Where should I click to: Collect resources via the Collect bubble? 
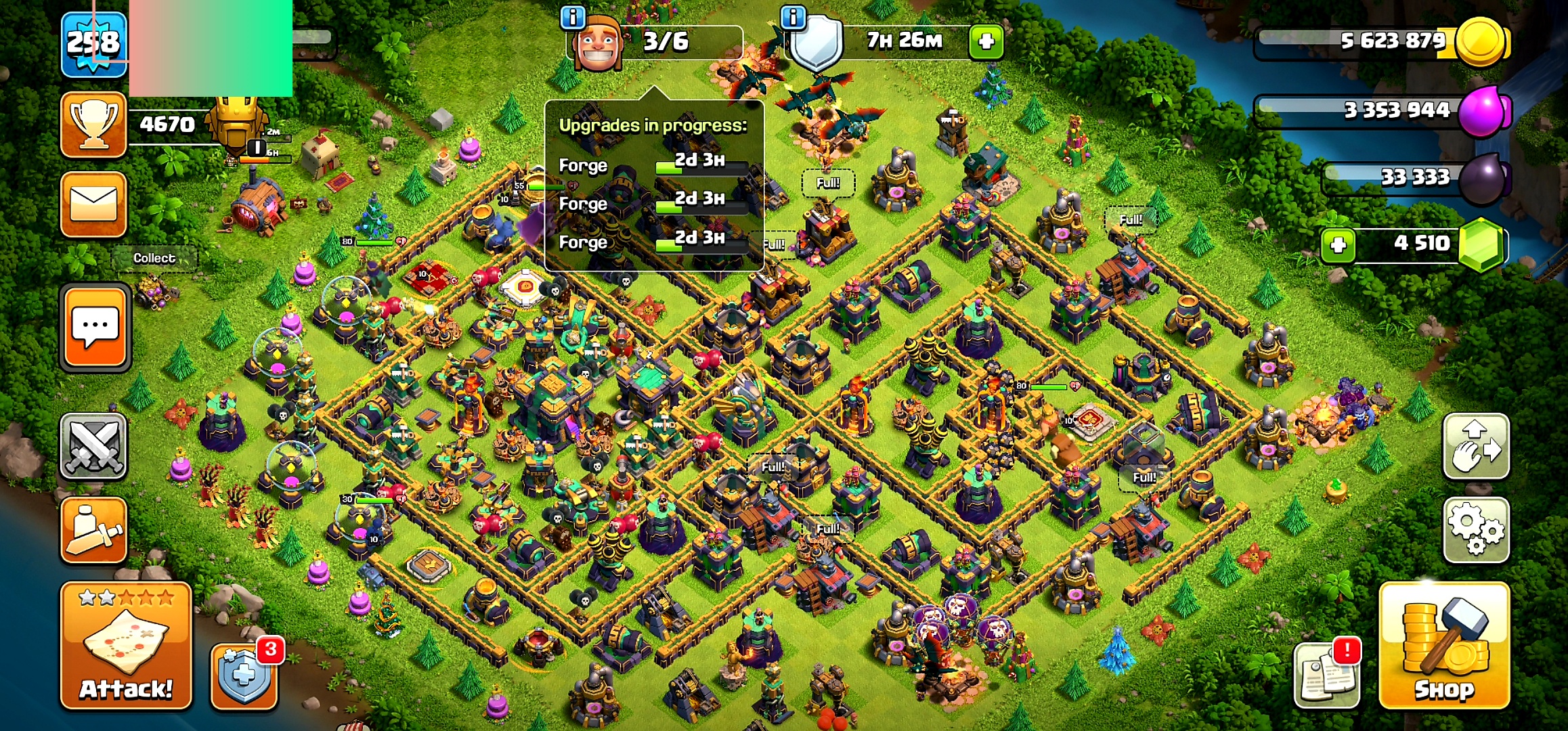pos(154,258)
